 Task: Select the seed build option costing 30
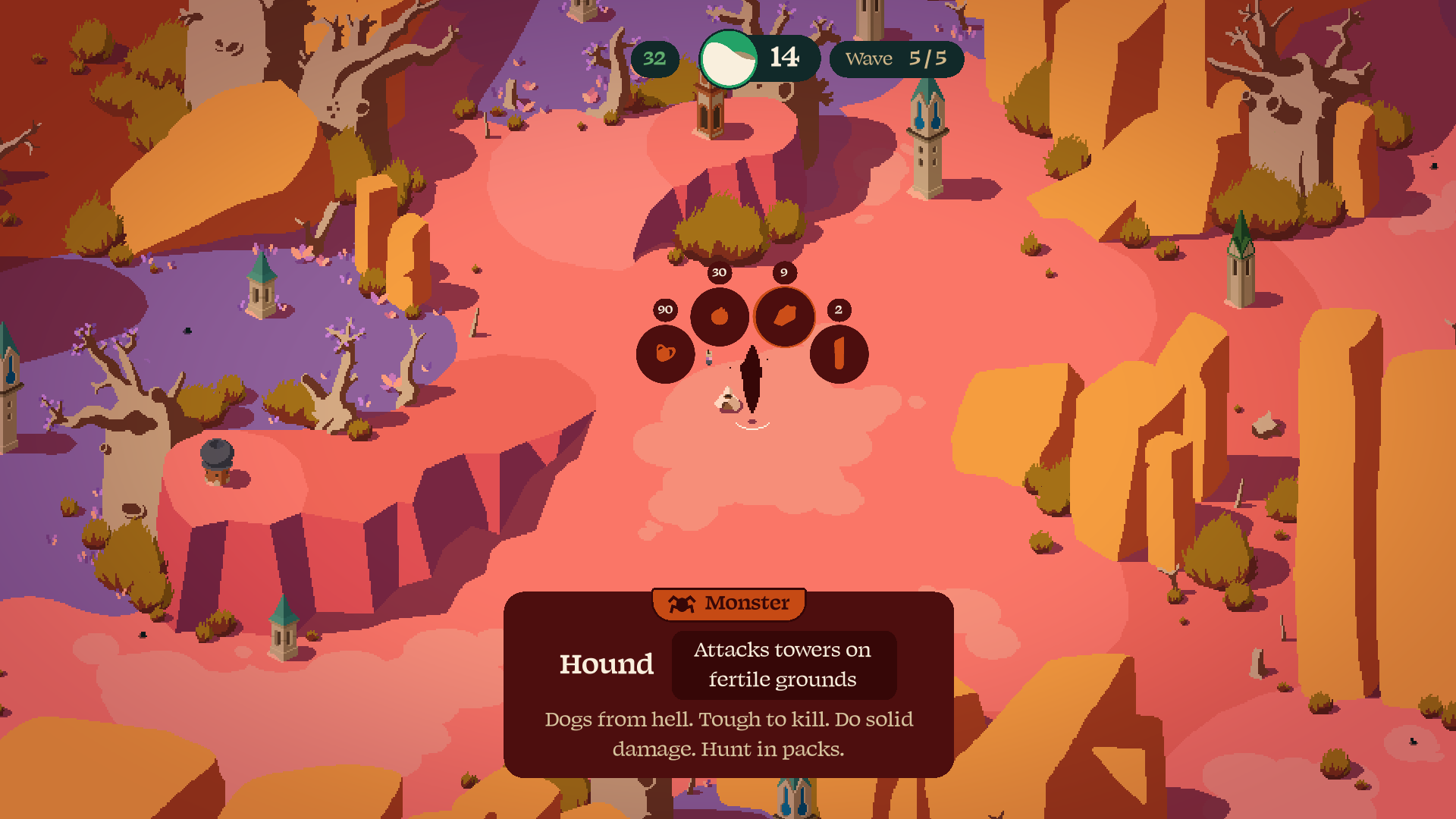point(719,315)
